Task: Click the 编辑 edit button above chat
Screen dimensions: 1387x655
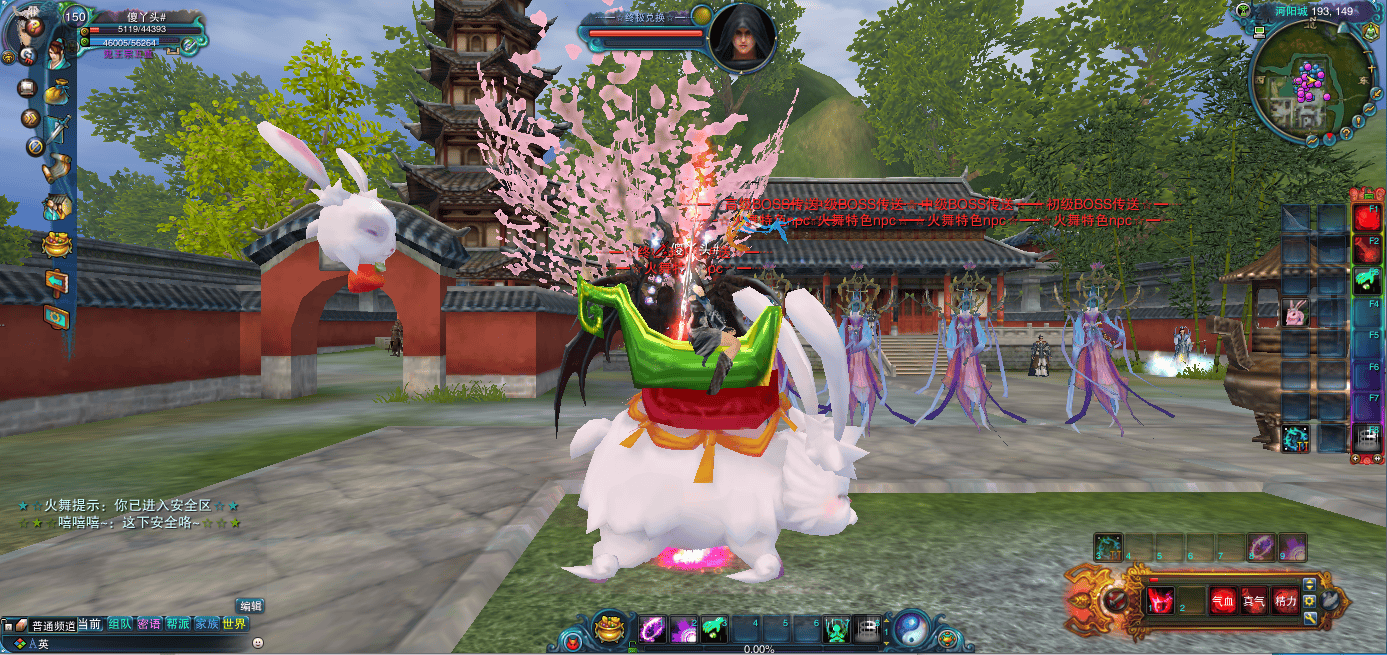Action: pyautogui.click(x=250, y=606)
